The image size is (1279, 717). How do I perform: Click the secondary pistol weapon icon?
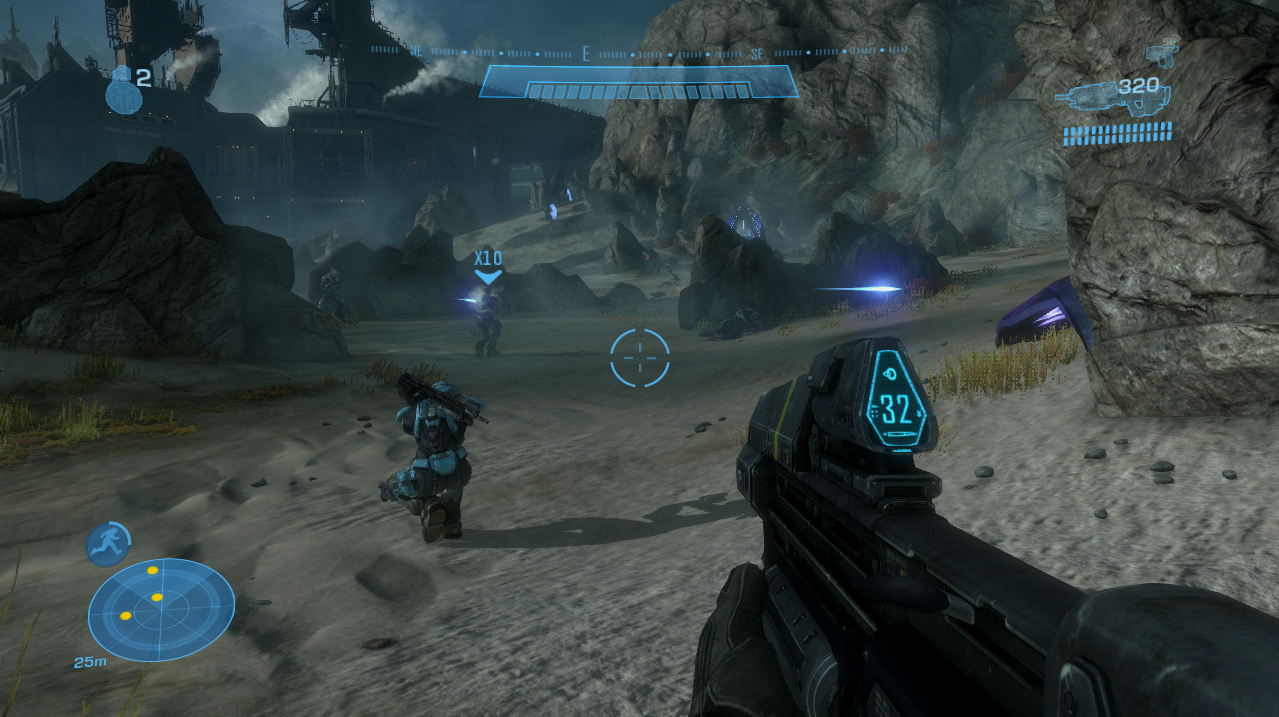point(1164,50)
